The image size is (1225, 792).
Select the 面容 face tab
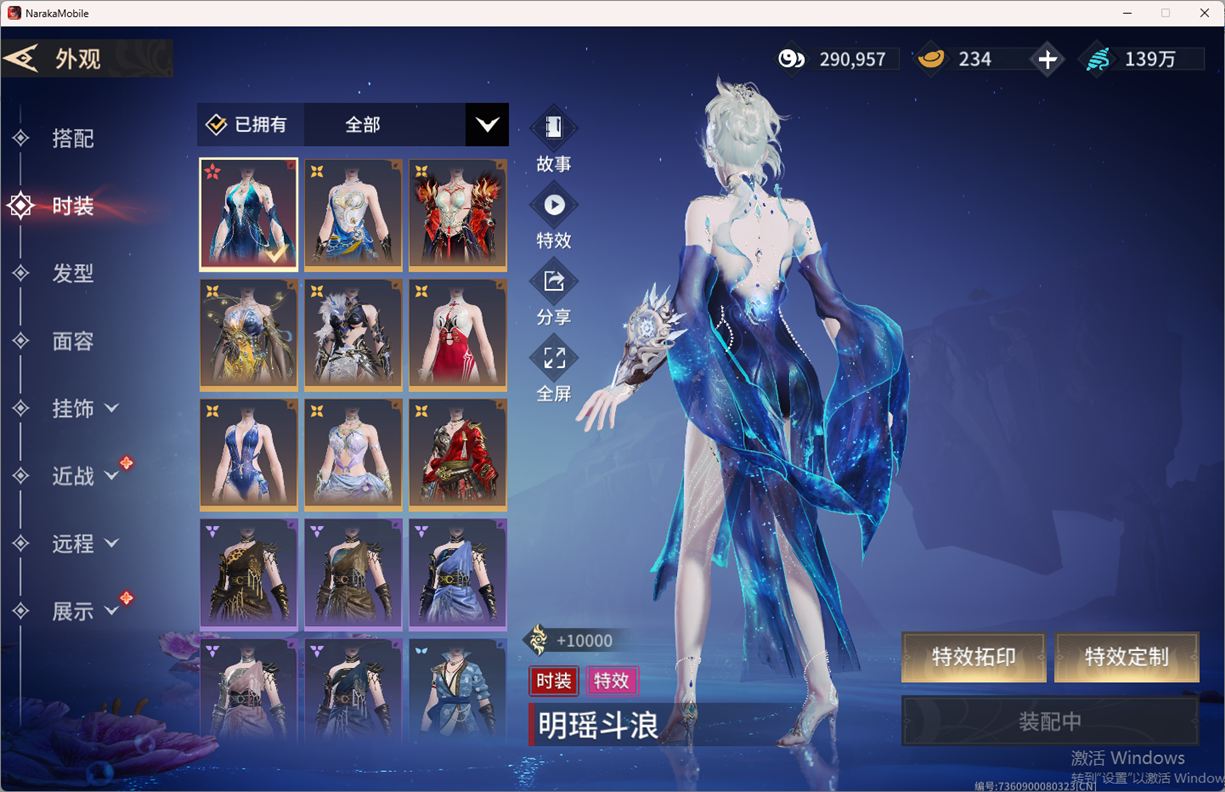click(72, 341)
